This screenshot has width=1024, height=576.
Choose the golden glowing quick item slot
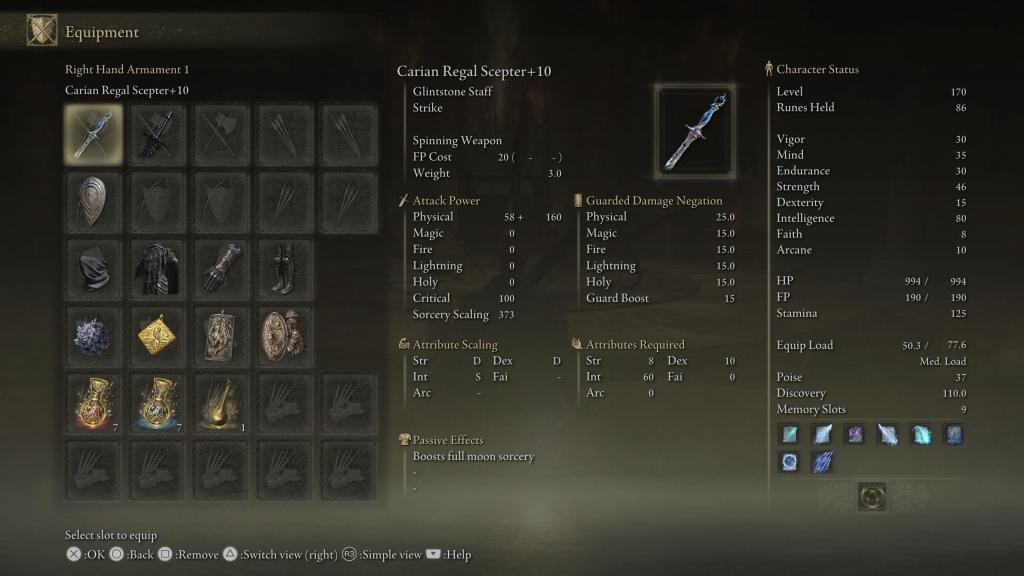click(219, 402)
